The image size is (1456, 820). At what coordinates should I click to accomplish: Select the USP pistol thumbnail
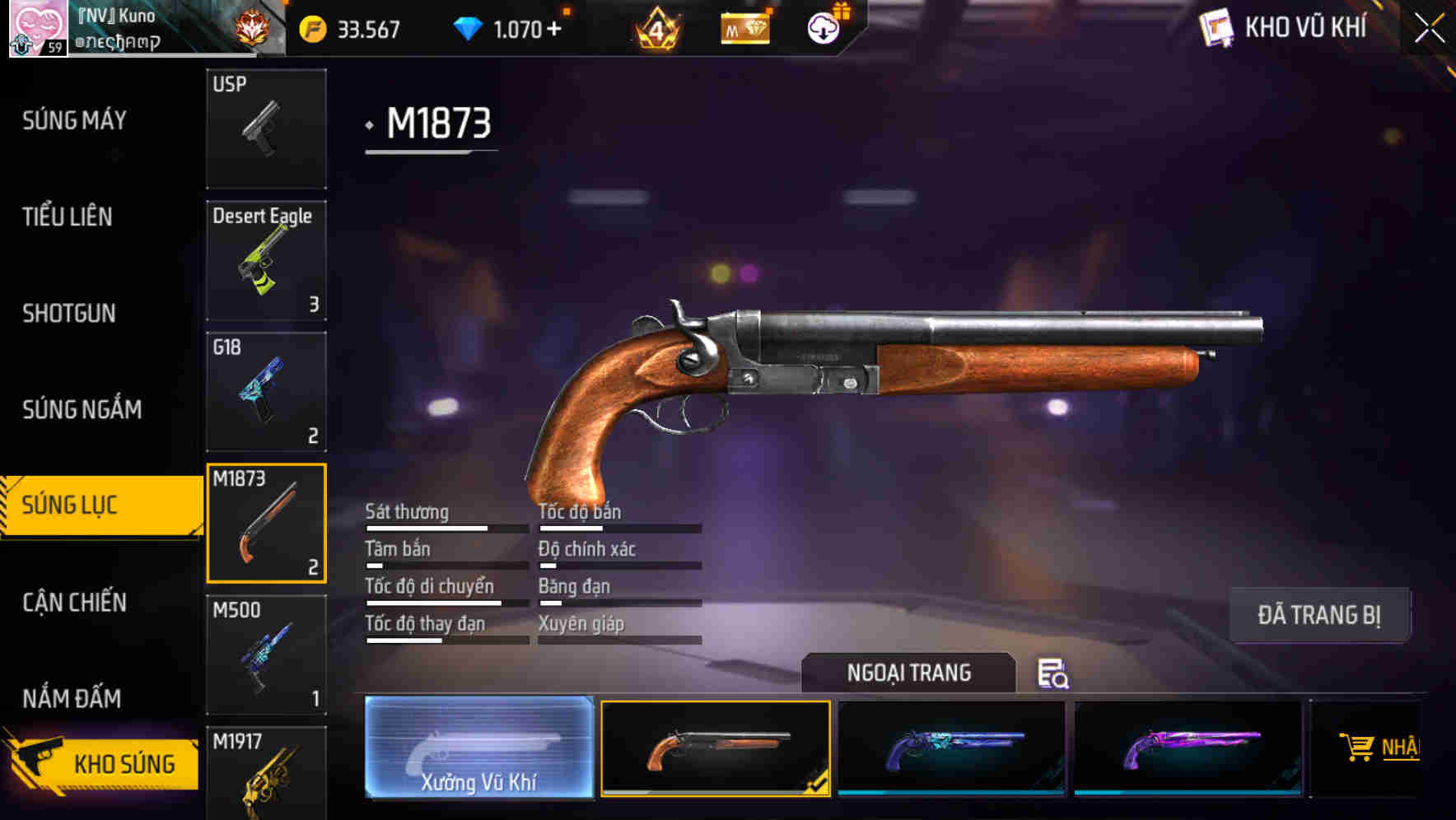[266, 128]
